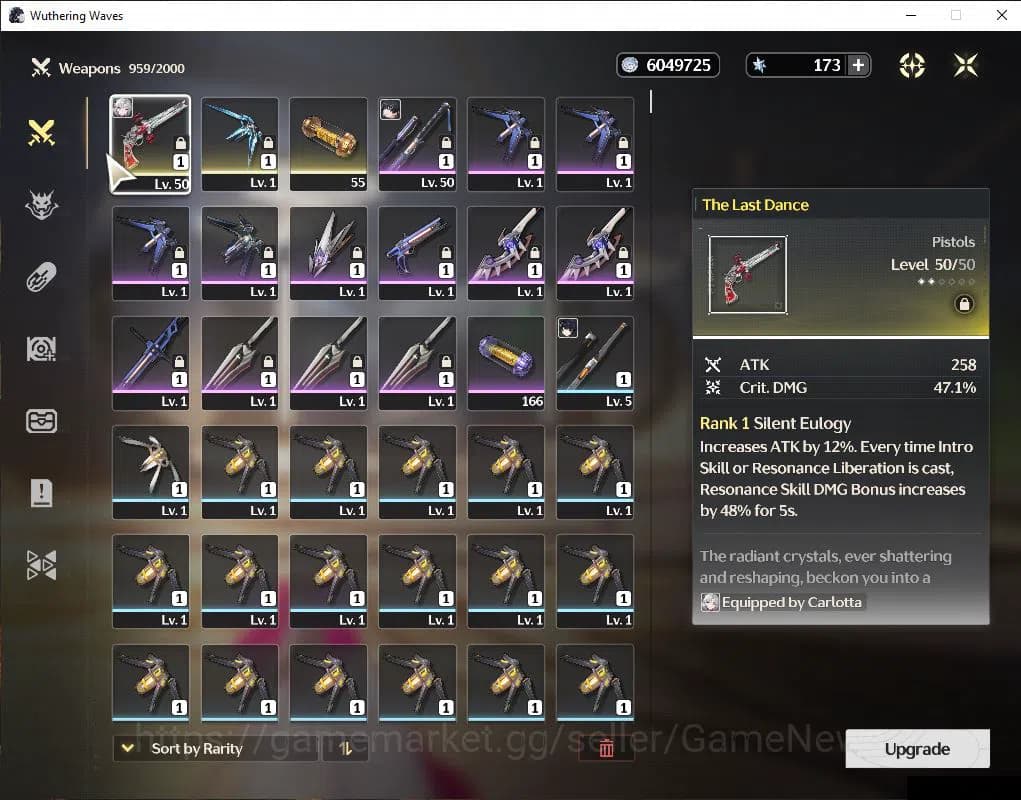Select the gold tube item with 55
1021x800 pixels.
tap(328, 142)
